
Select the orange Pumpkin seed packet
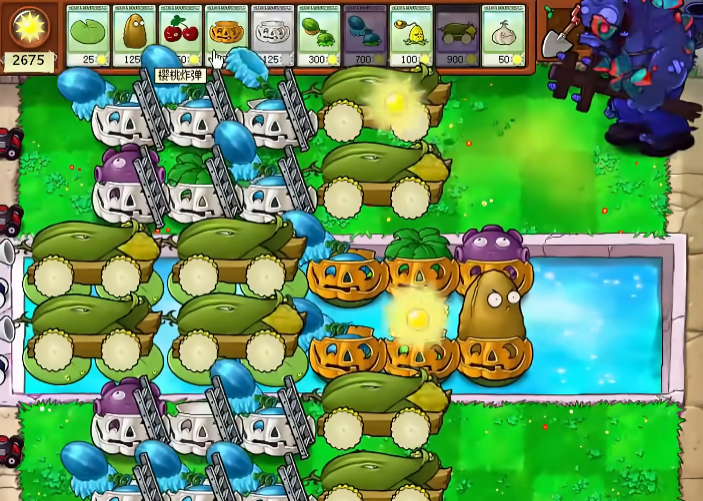click(226, 37)
